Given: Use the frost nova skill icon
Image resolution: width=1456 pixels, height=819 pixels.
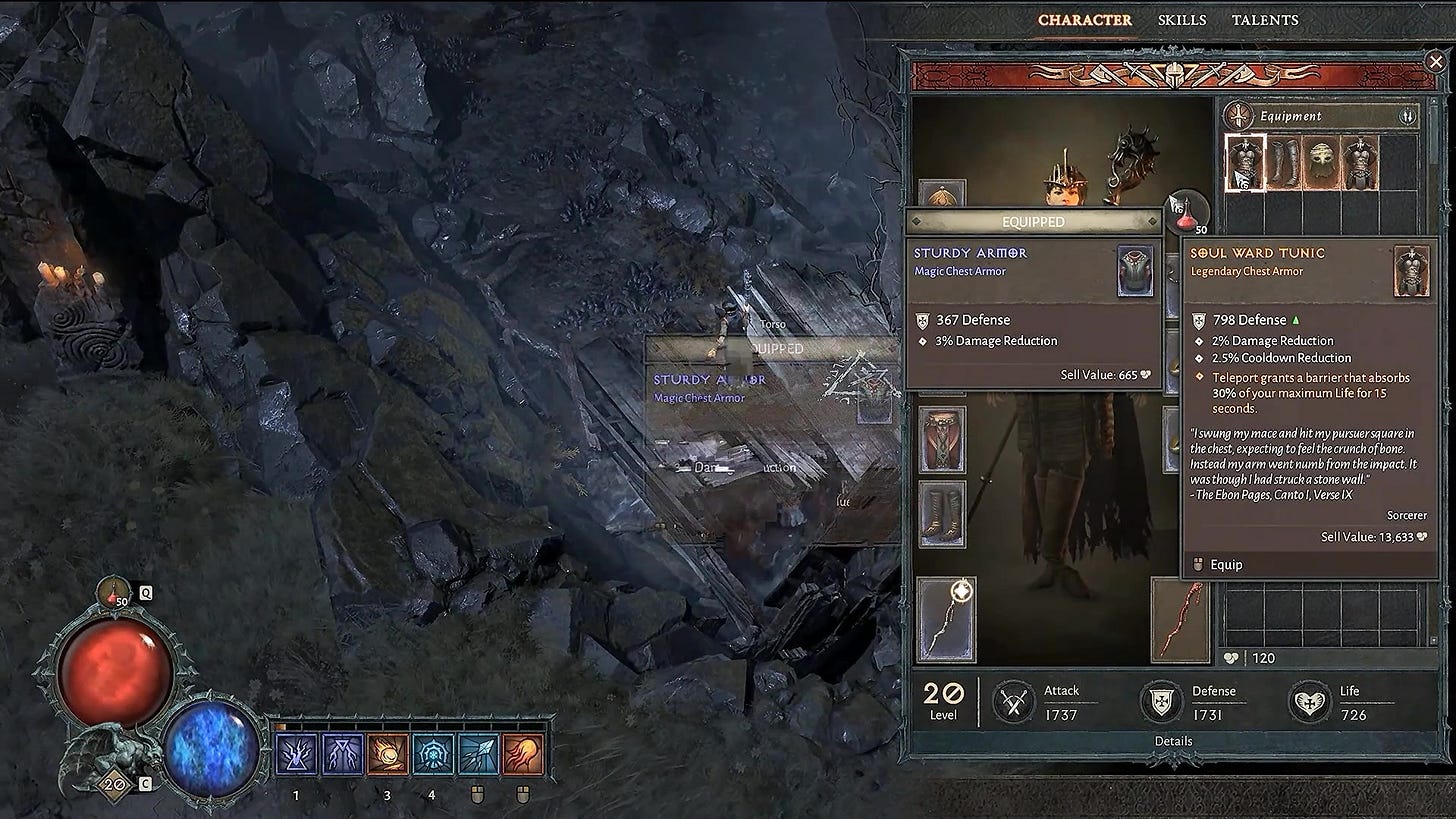Looking at the screenshot, I should click(x=434, y=755).
